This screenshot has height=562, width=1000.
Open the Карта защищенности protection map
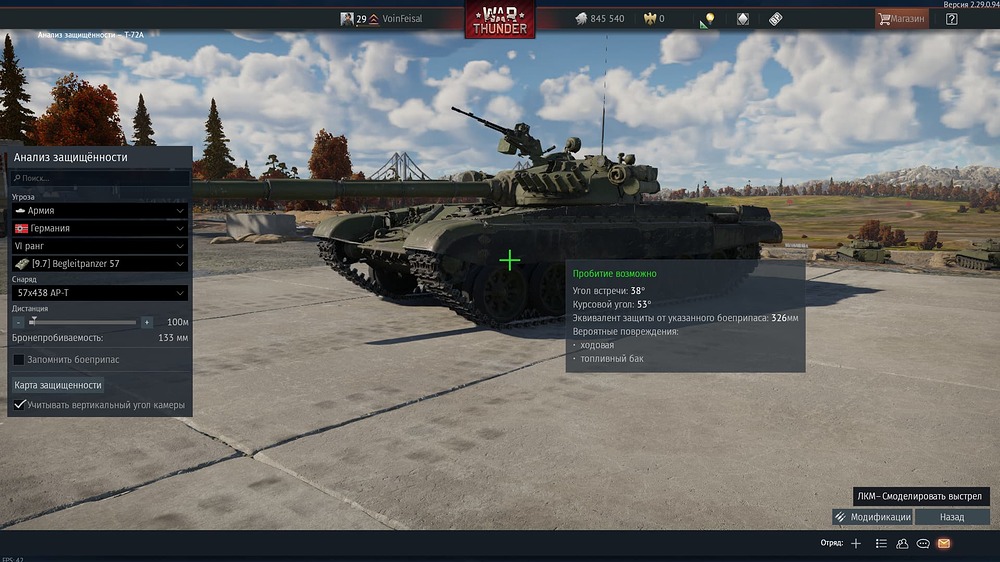tap(58, 385)
